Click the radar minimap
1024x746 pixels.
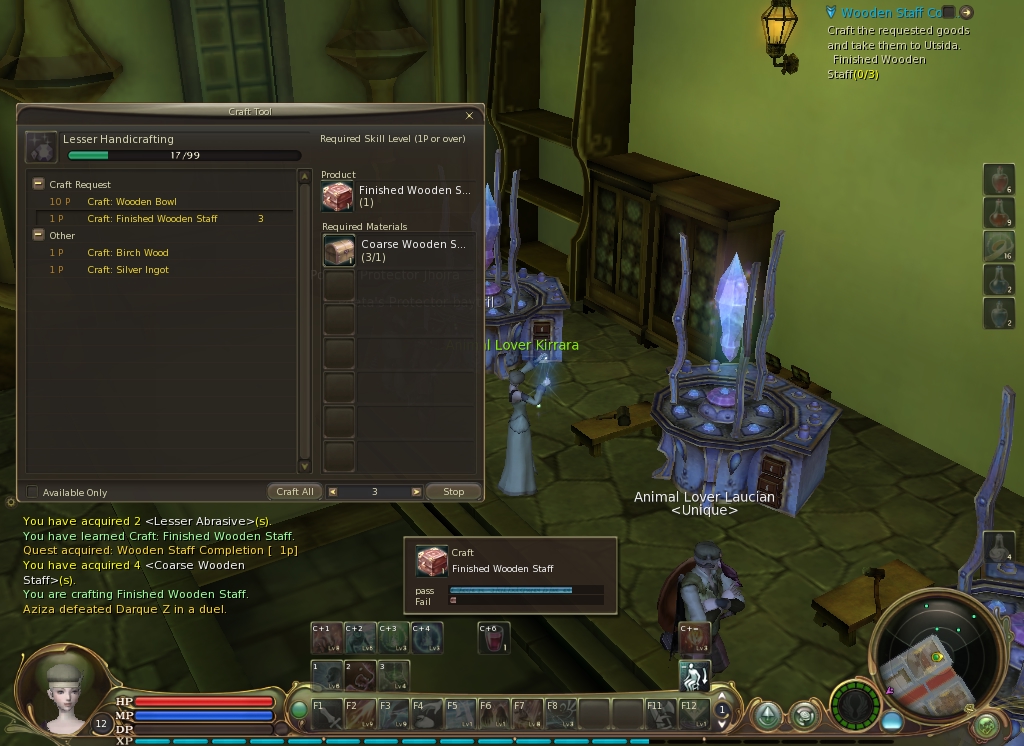pyautogui.click(x=936, y=655)
